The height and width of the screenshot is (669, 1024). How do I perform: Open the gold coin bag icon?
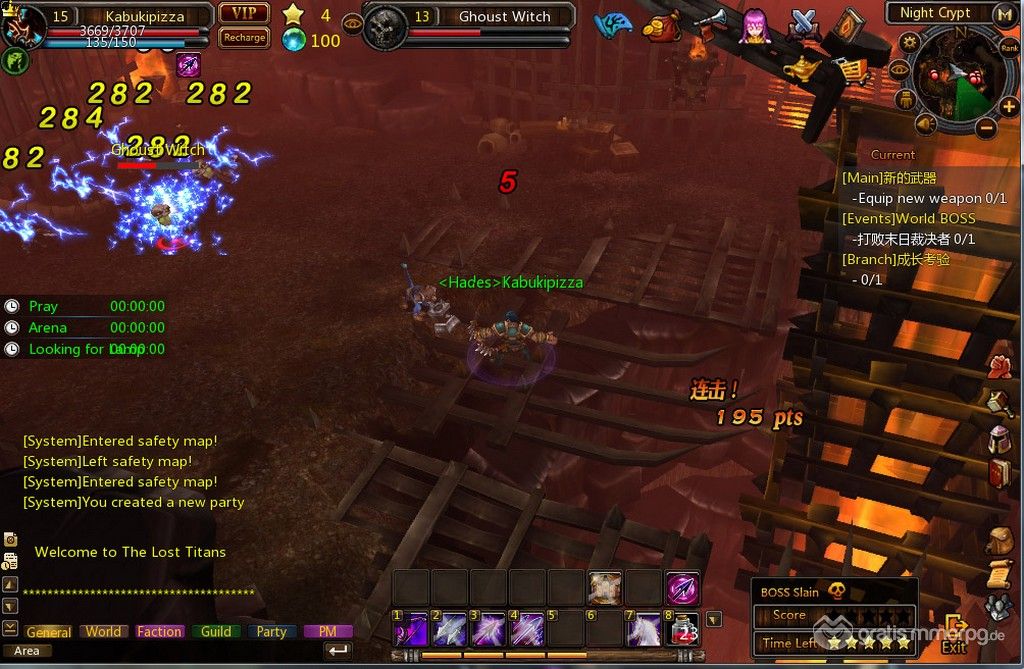(660, 27)
